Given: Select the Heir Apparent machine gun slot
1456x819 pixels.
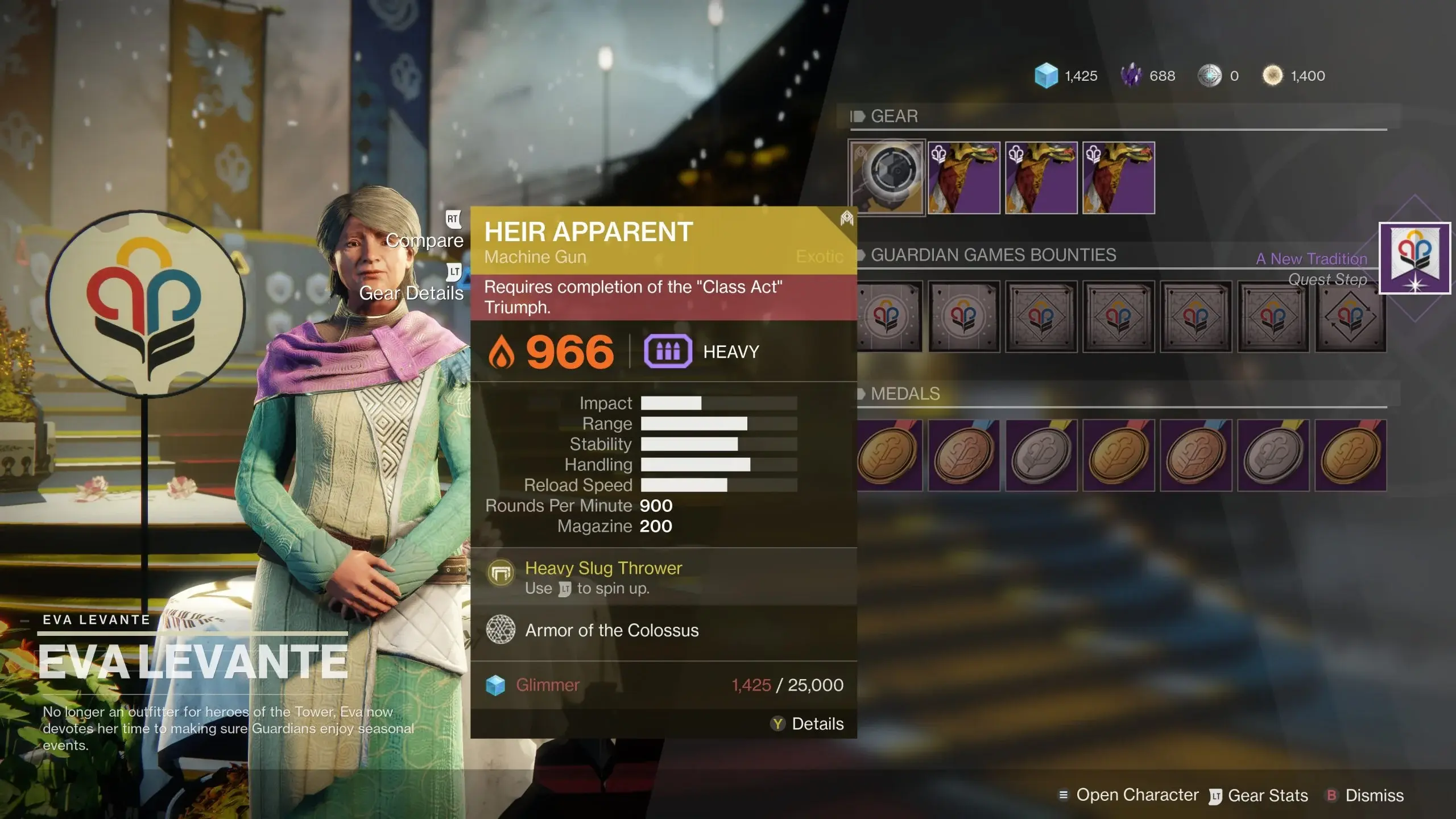Looking at the screenshot, I should point(887,177).
